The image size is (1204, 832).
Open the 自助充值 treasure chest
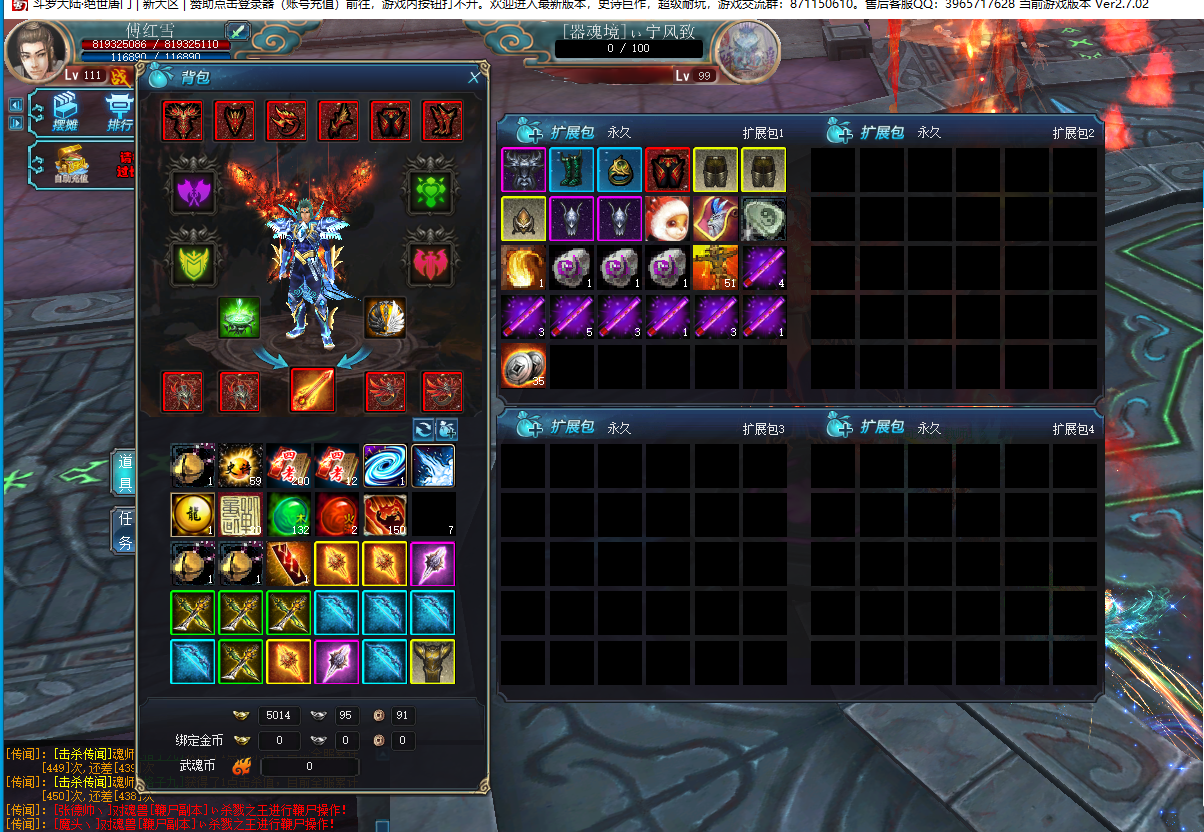coord(71,162)
